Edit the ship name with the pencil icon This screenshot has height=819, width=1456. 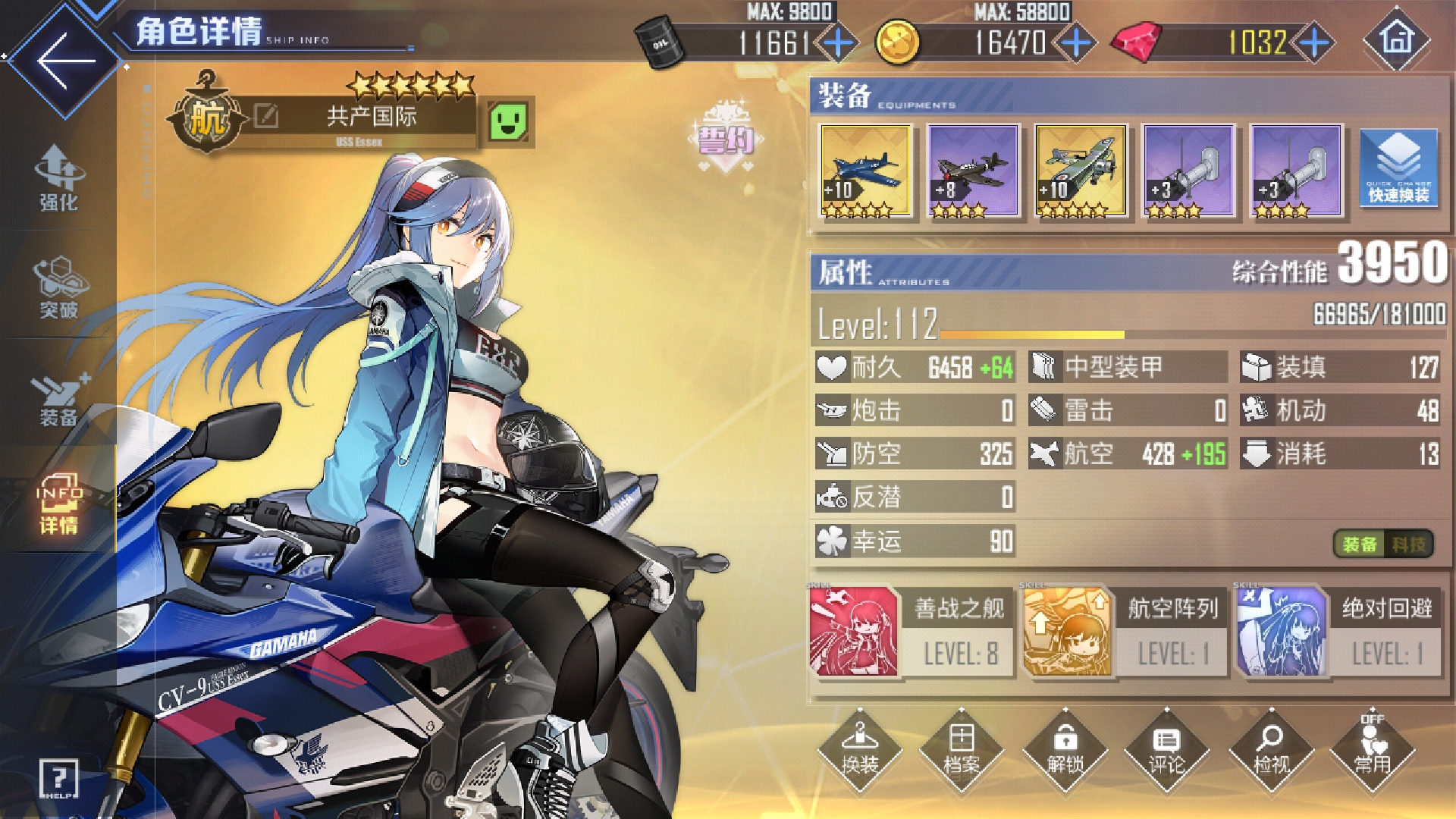[x=265, y=116]
